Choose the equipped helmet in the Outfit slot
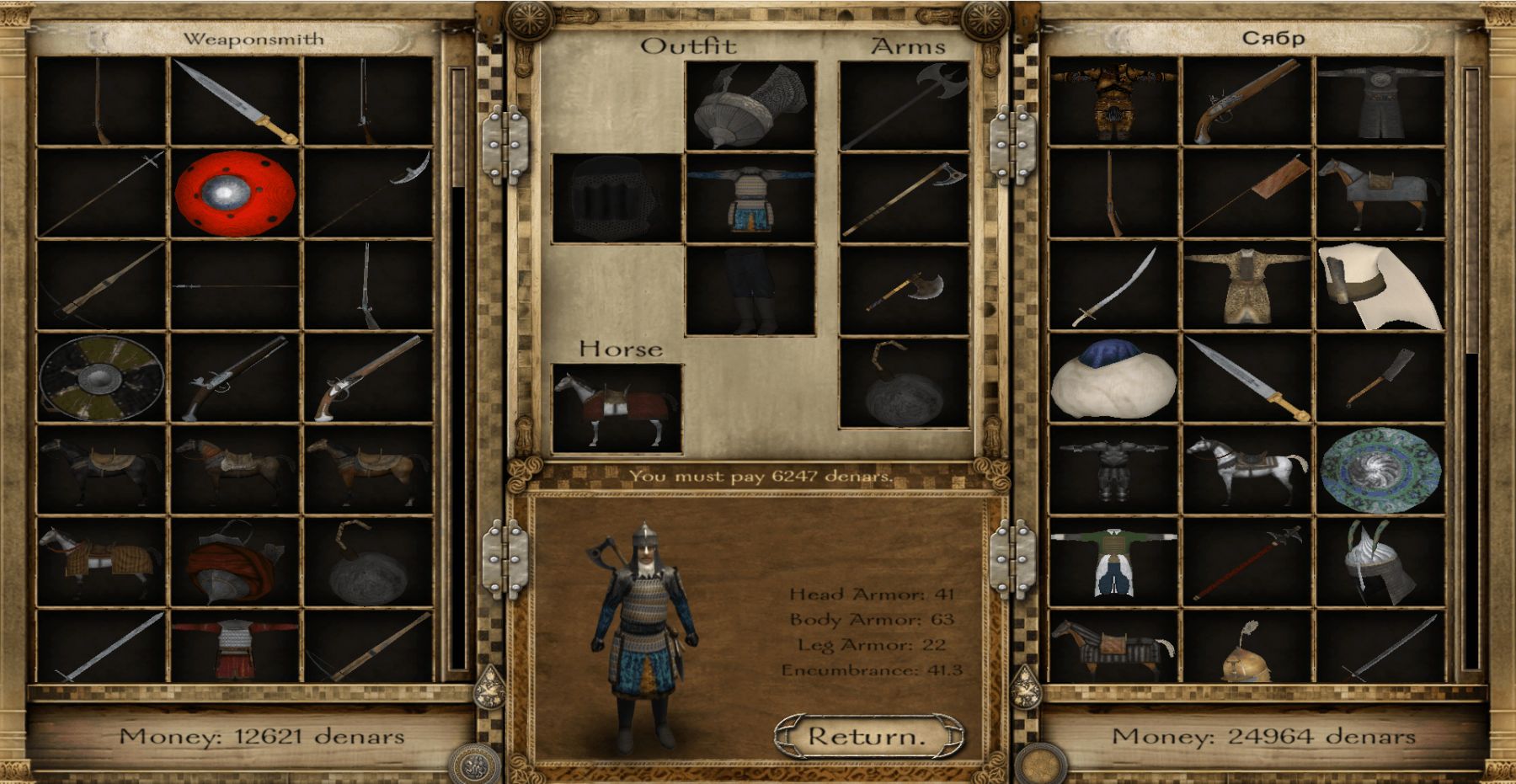This screenshot has height=784, width=1516. tap(750, 107)
